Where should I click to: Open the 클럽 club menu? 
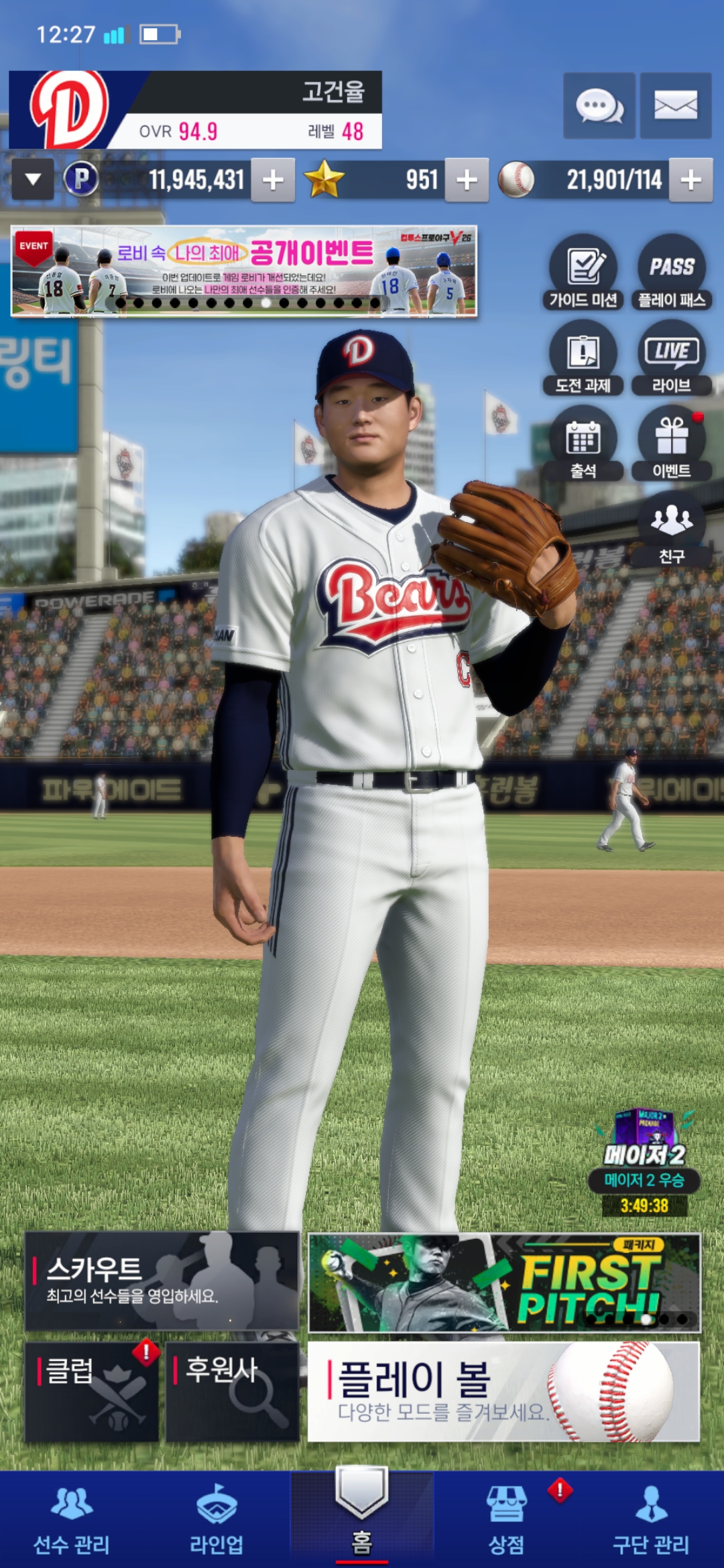[x=92, y=1391]
